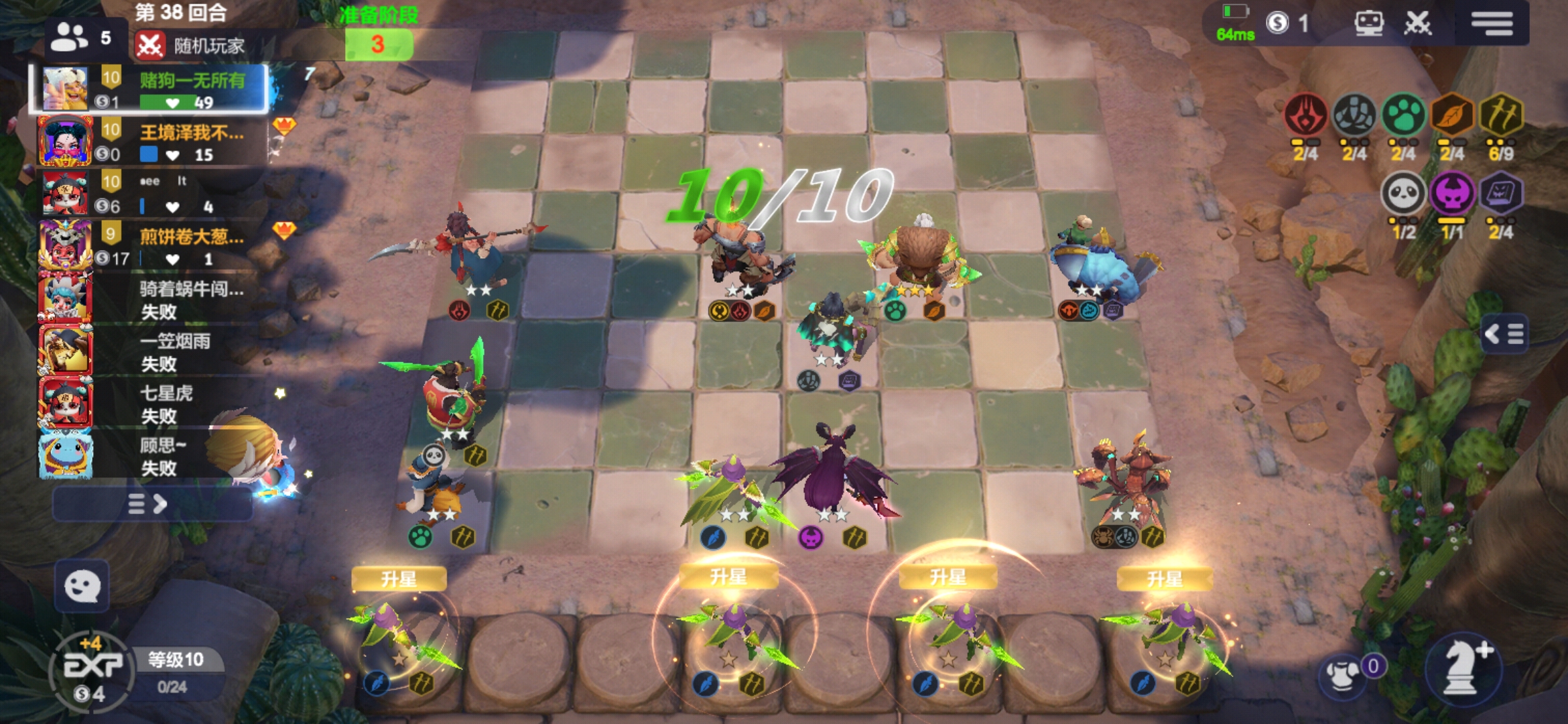The height and width of the screenshot is (724, 1568).
Task: Open the chess piece shop
Action: [x=1463, y=667]
